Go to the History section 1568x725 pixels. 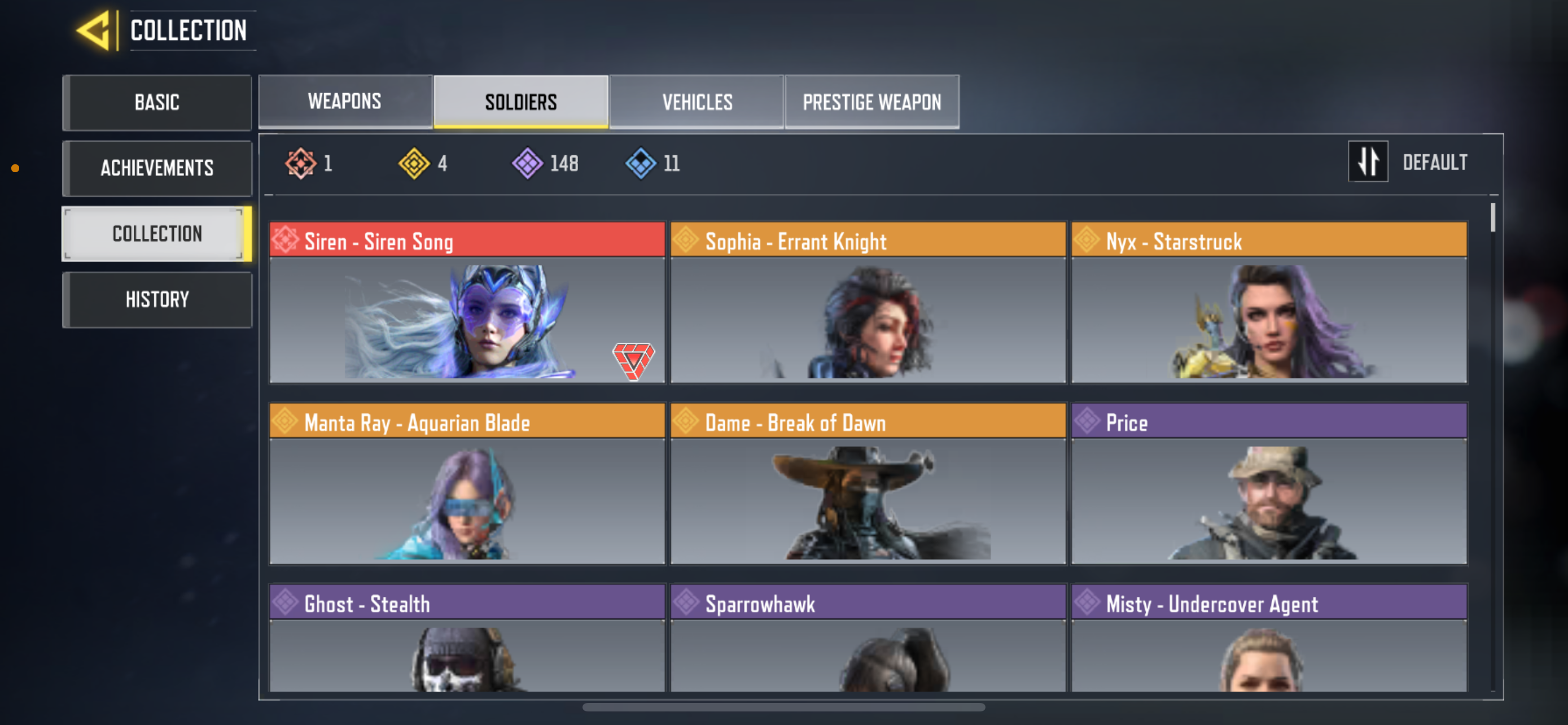pos(156,299)
